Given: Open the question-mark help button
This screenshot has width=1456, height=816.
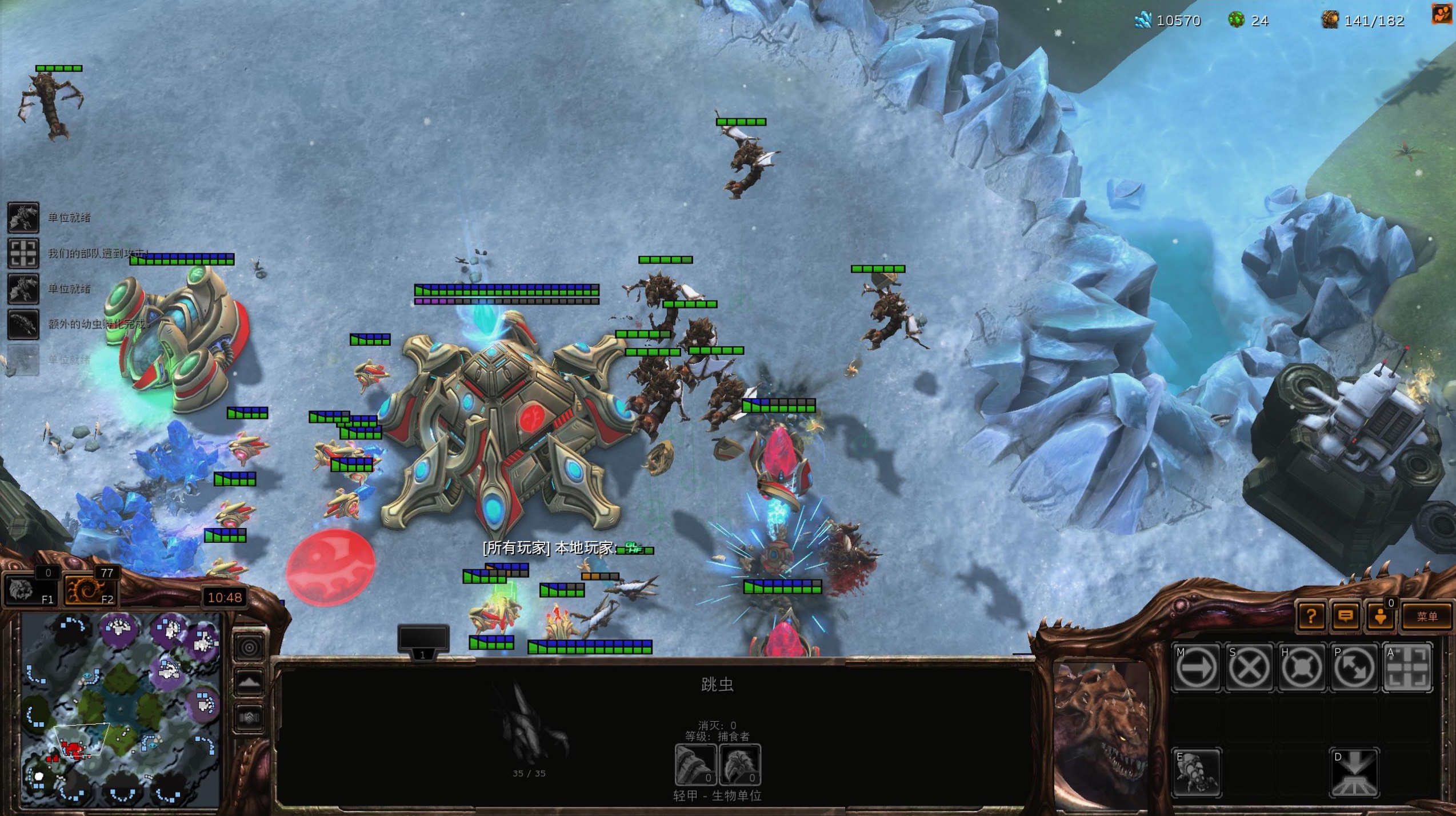Looking at the screenshot, I should 1311,617.
